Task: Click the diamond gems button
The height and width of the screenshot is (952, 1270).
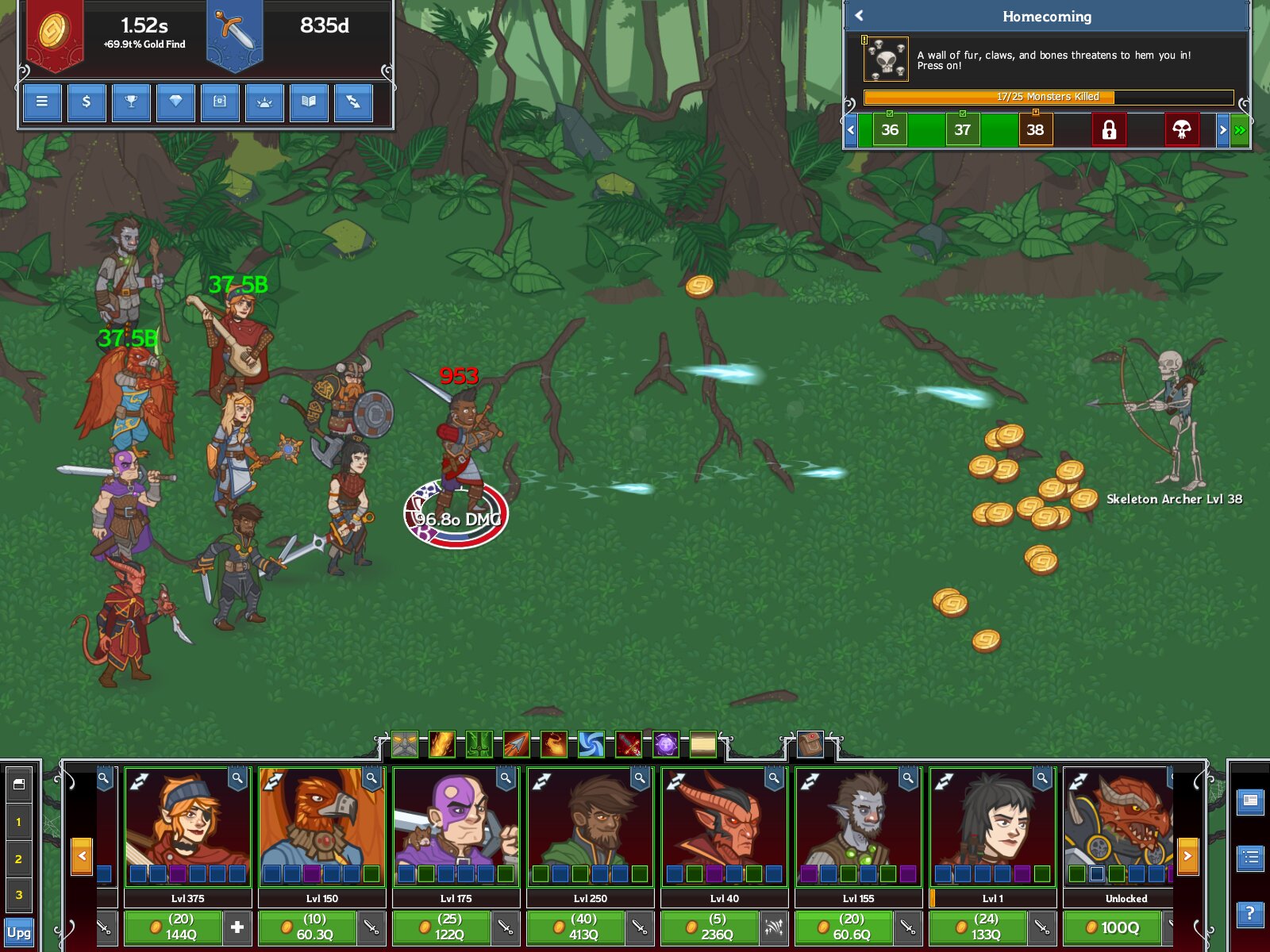Action: tap(175, 102)
